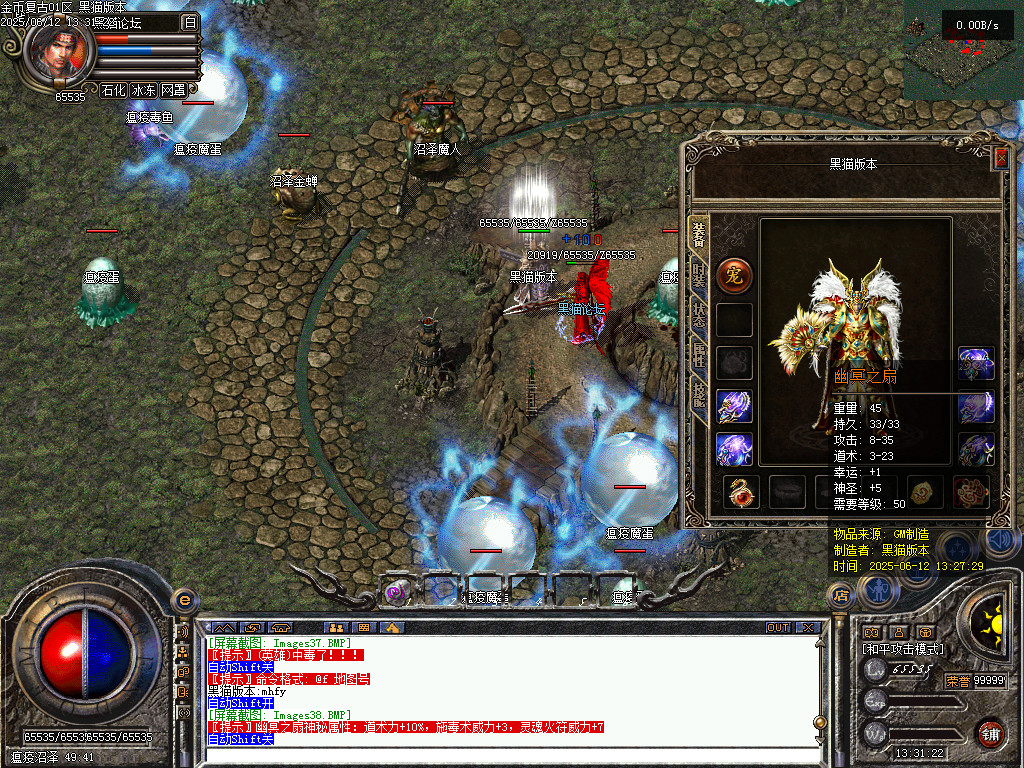The height and width of the screenshot is (768, 1024).
Task: Select the 属性 attributes tab
Action: pyautogui.click(x=698, y=355)
